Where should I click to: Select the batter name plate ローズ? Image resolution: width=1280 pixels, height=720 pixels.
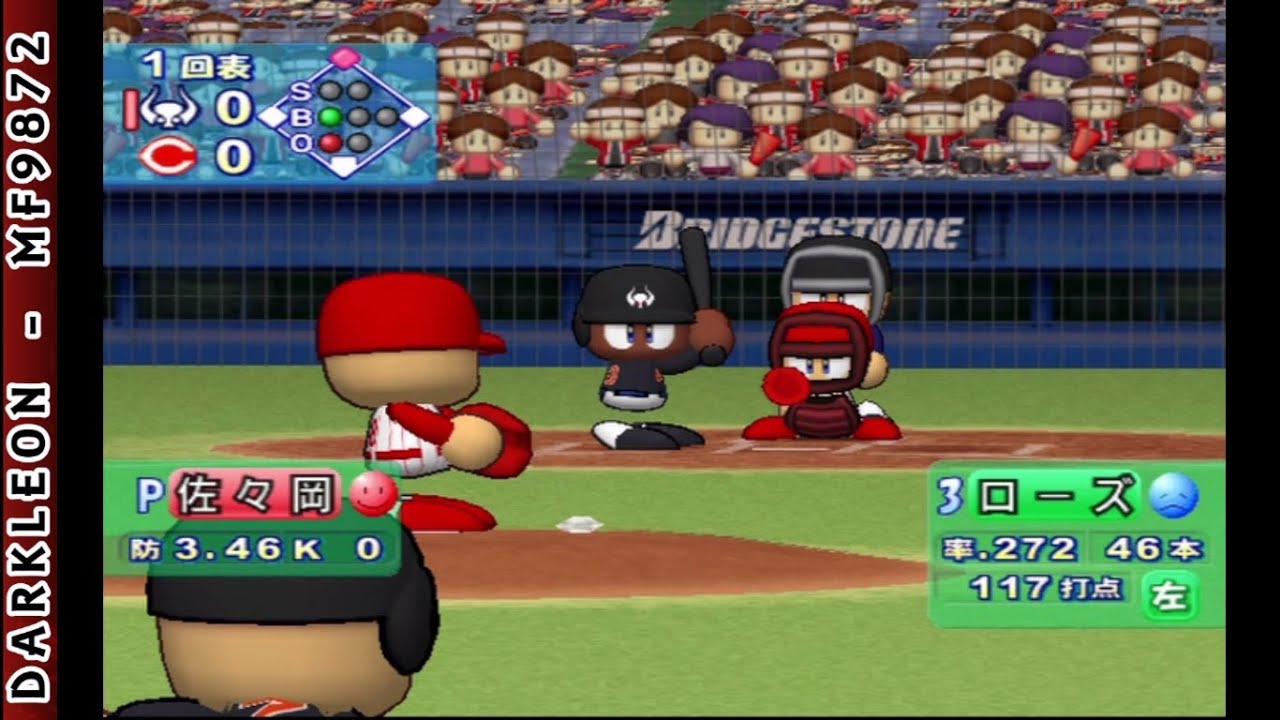point(1055,497)
